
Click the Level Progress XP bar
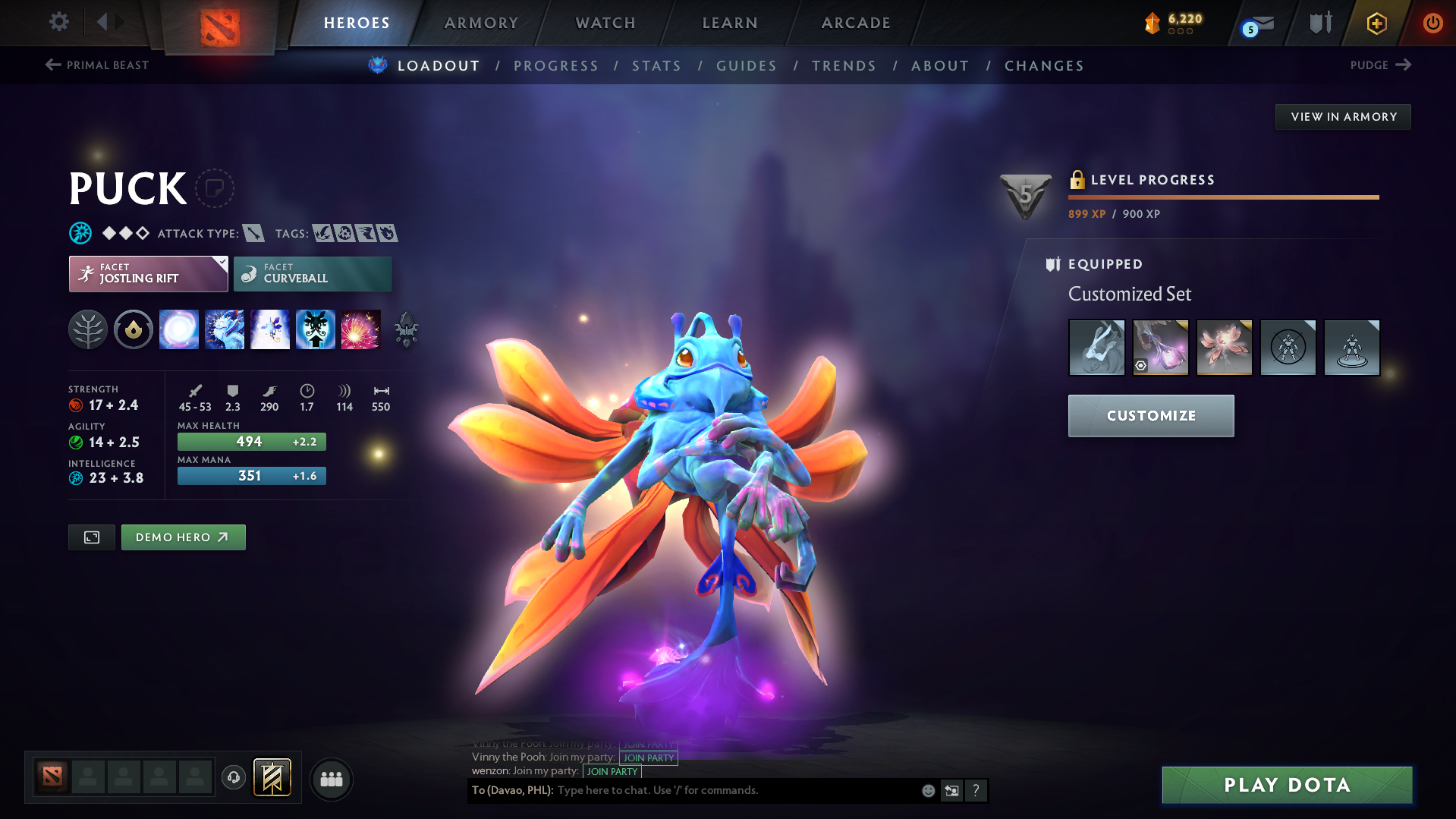pyautogui.click(x=1223, y=197)
